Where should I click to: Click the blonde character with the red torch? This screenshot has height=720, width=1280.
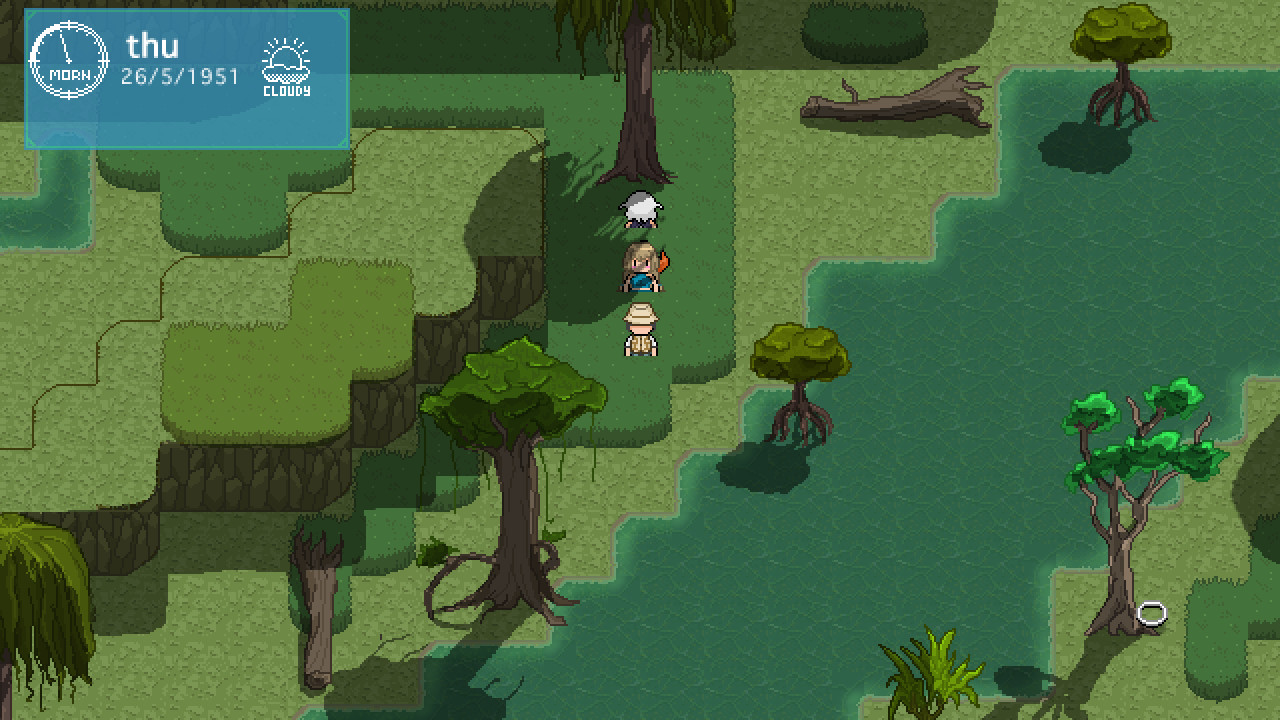[x=641, y=265]
